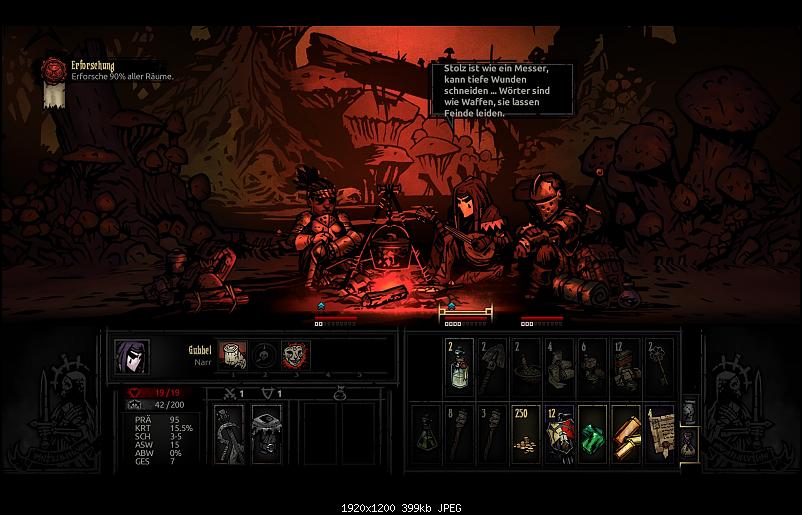Pick the green emerald gem
Viewport: 802px width, 515px height.
tap(593, 435)
